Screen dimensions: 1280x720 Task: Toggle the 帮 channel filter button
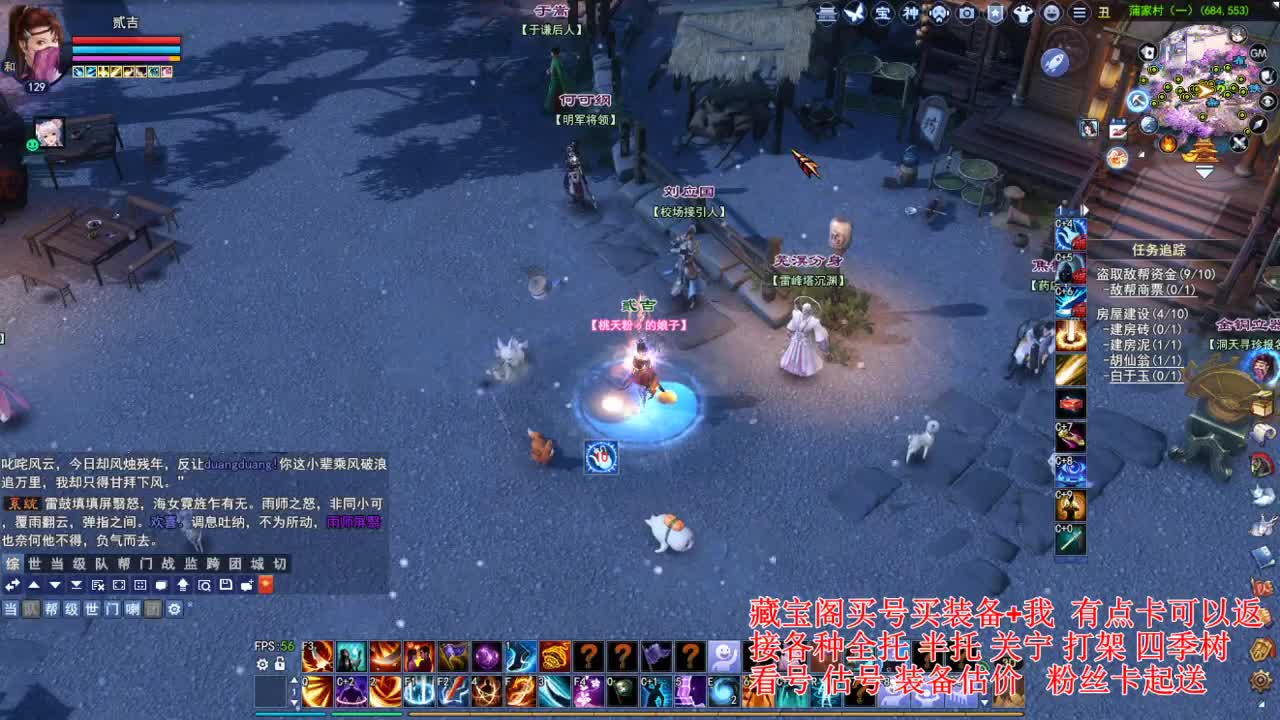(x=52, y=609)
